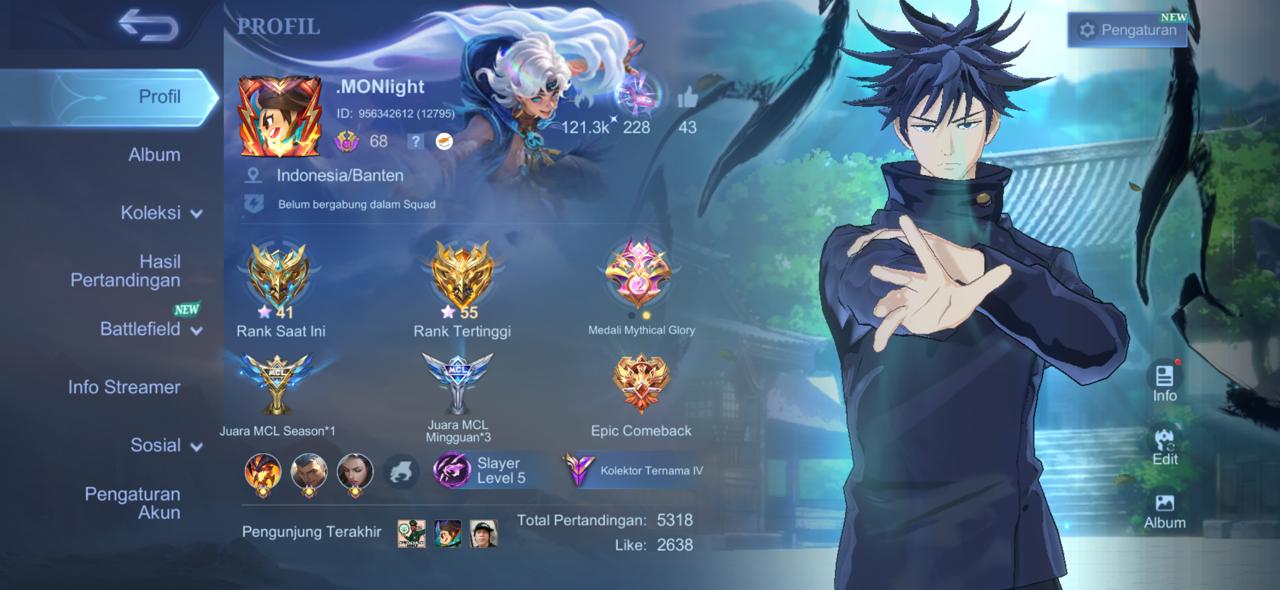Give a like with thumbs-up icon
This screenshot has width=1280, height=590.
[x=687, y=98]
